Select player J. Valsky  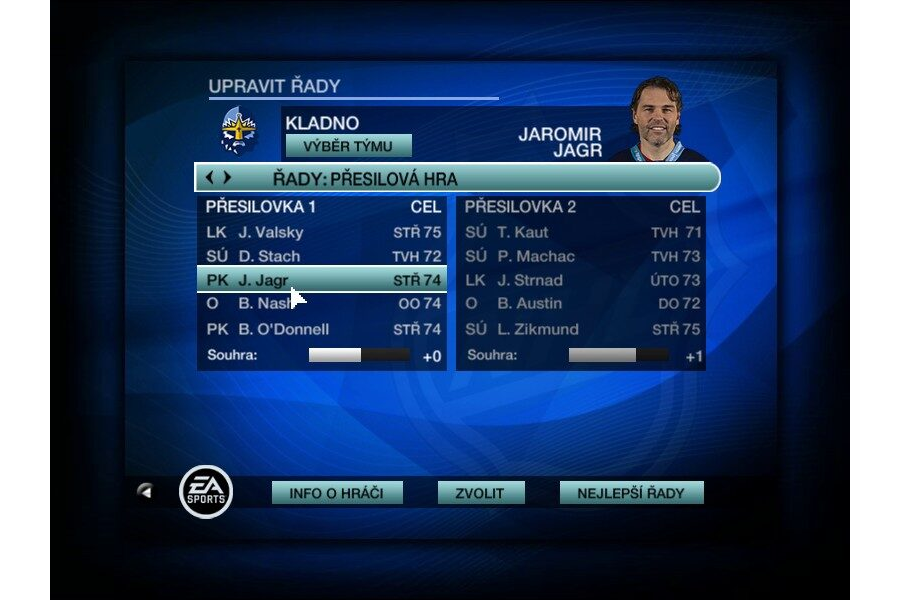coord(322,232)
